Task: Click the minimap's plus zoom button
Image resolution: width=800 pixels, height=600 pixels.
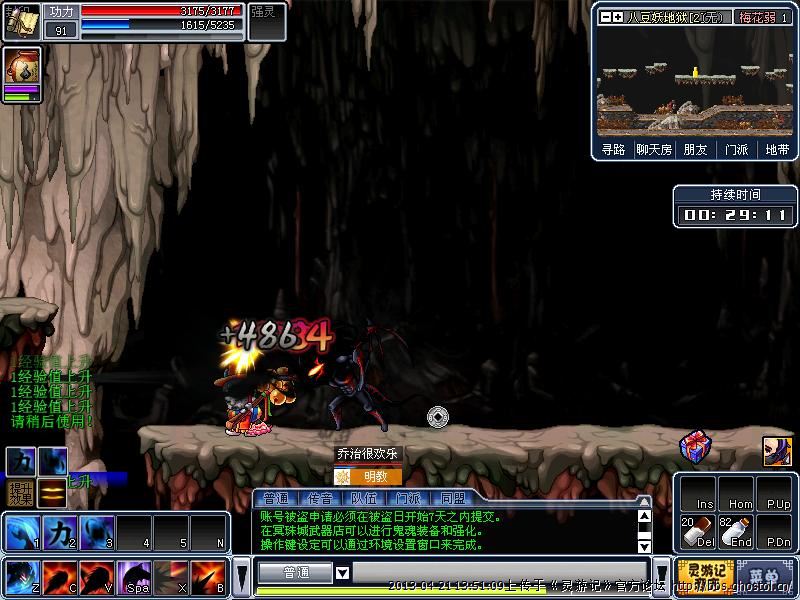Action: coord(617,17)
